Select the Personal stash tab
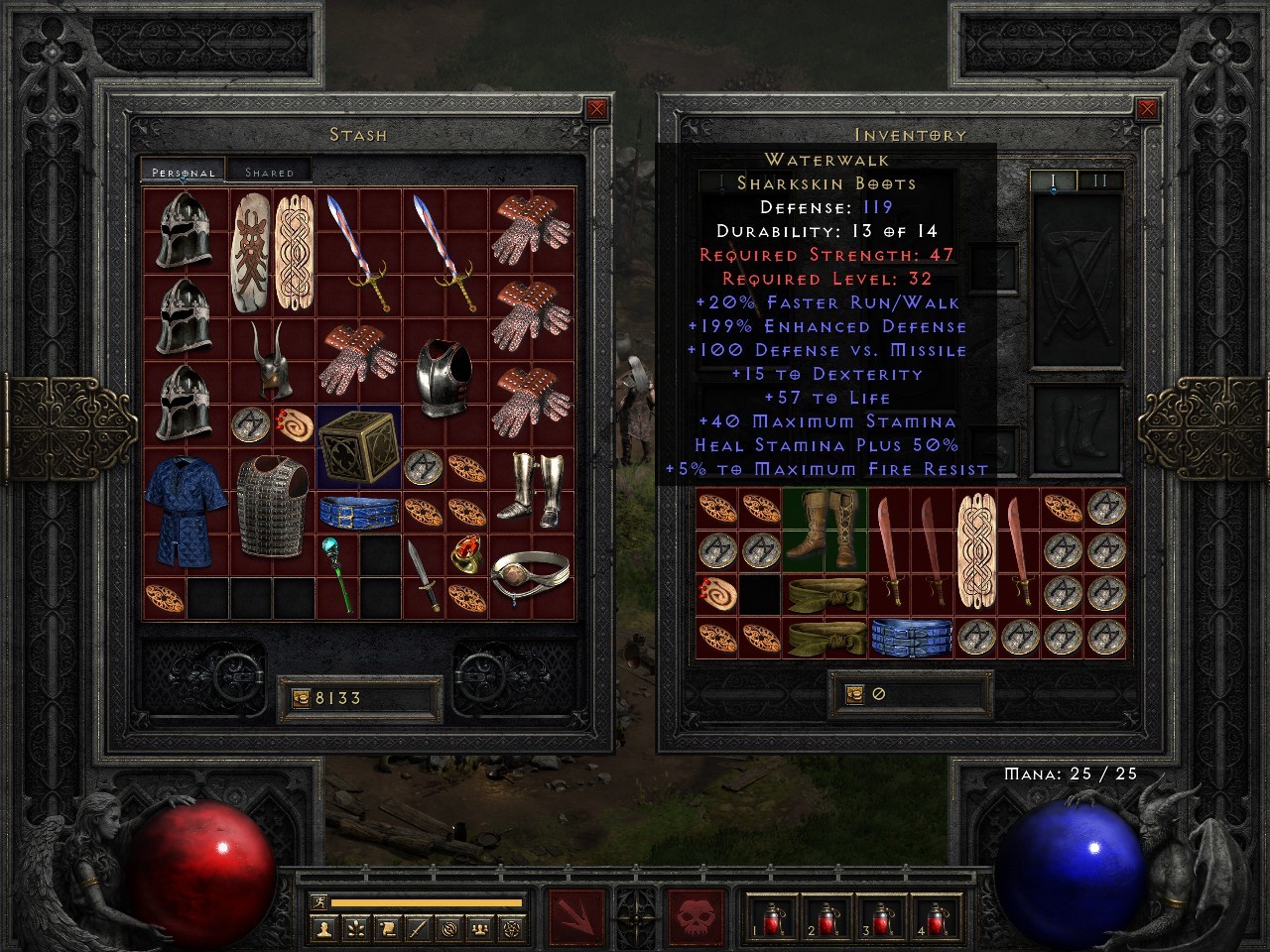 click(181, 171)
